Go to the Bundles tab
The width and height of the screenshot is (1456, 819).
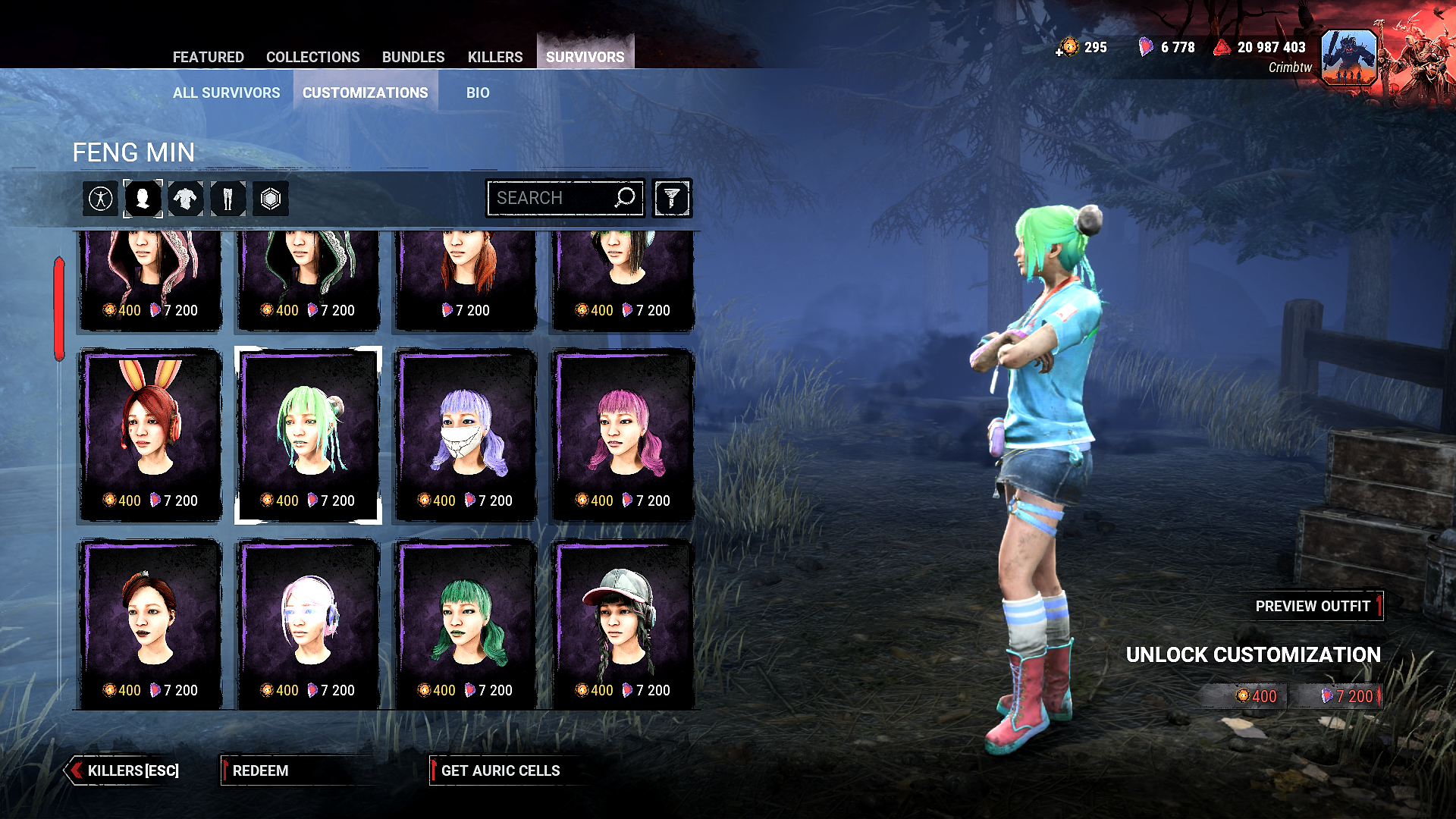click(x=413, y=57)
